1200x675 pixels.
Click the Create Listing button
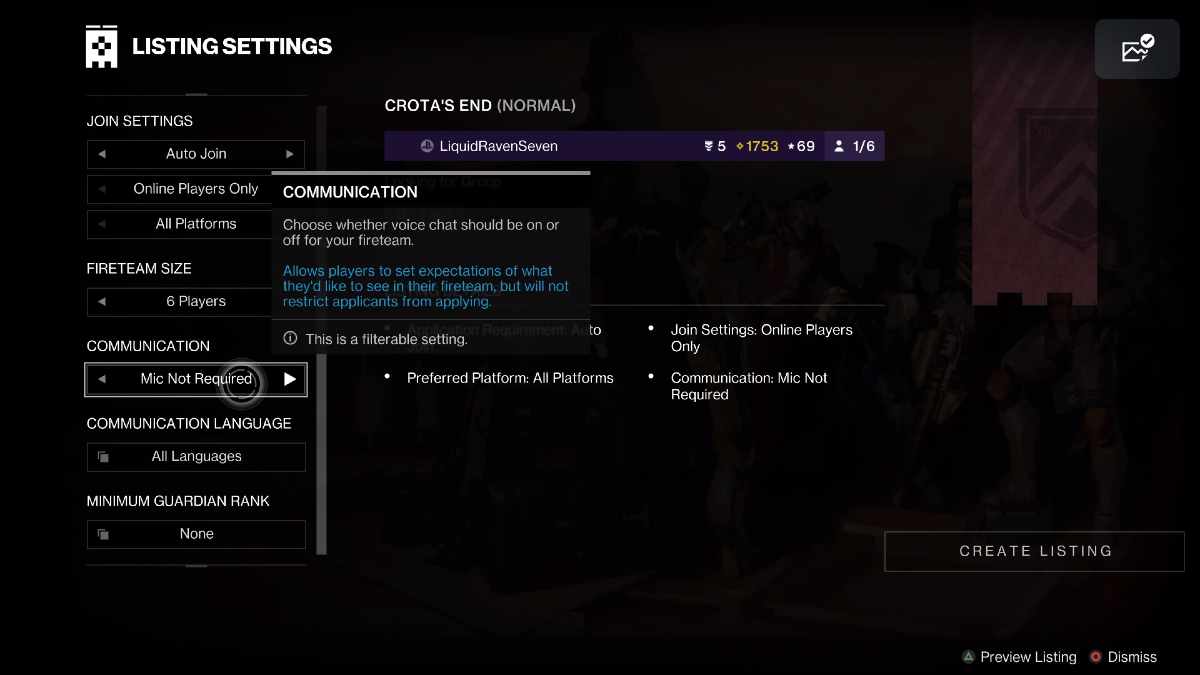pyautogui.click(x=1035, y=551)
